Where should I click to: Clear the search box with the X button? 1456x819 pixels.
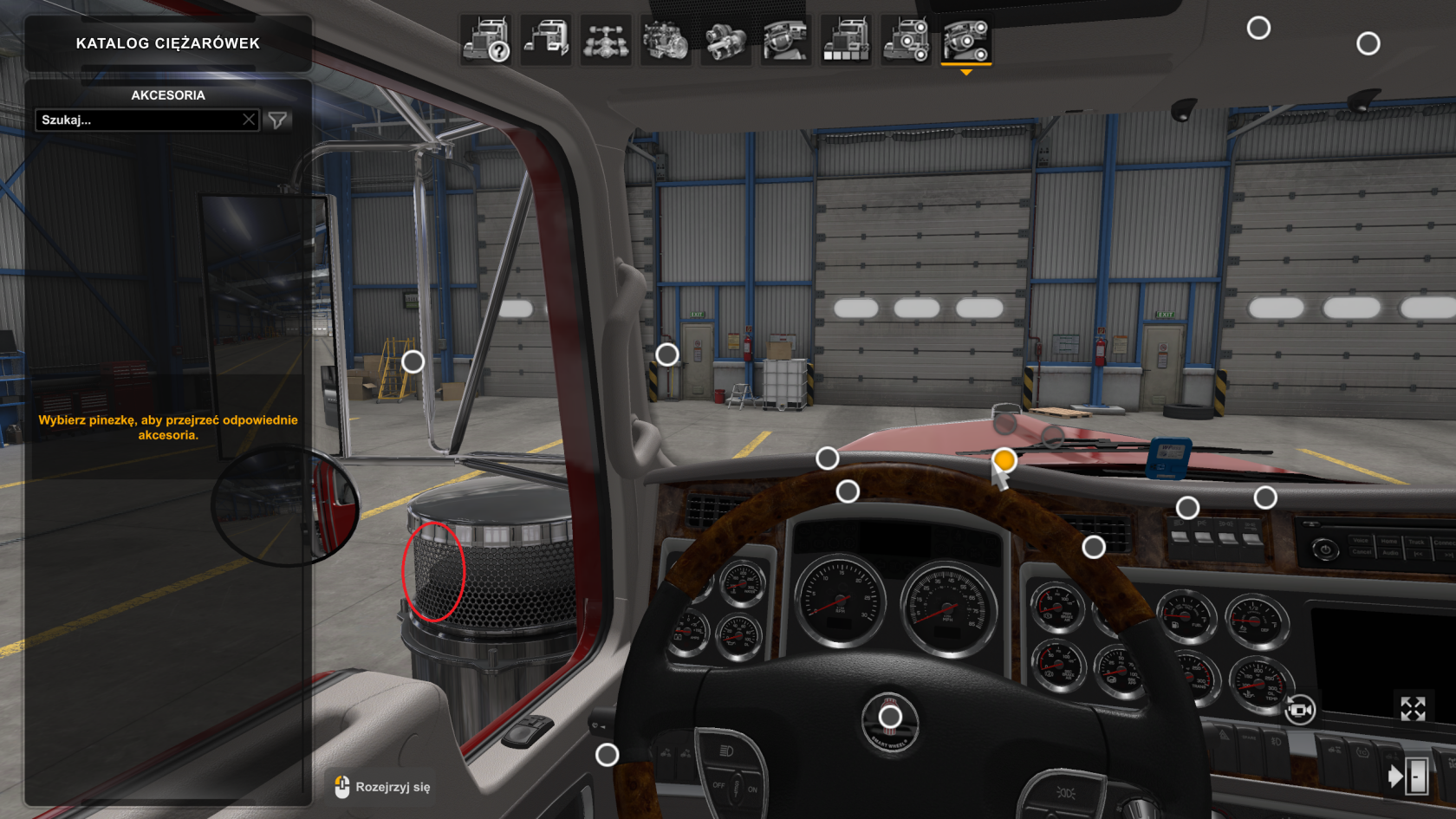tap(249, 120)
